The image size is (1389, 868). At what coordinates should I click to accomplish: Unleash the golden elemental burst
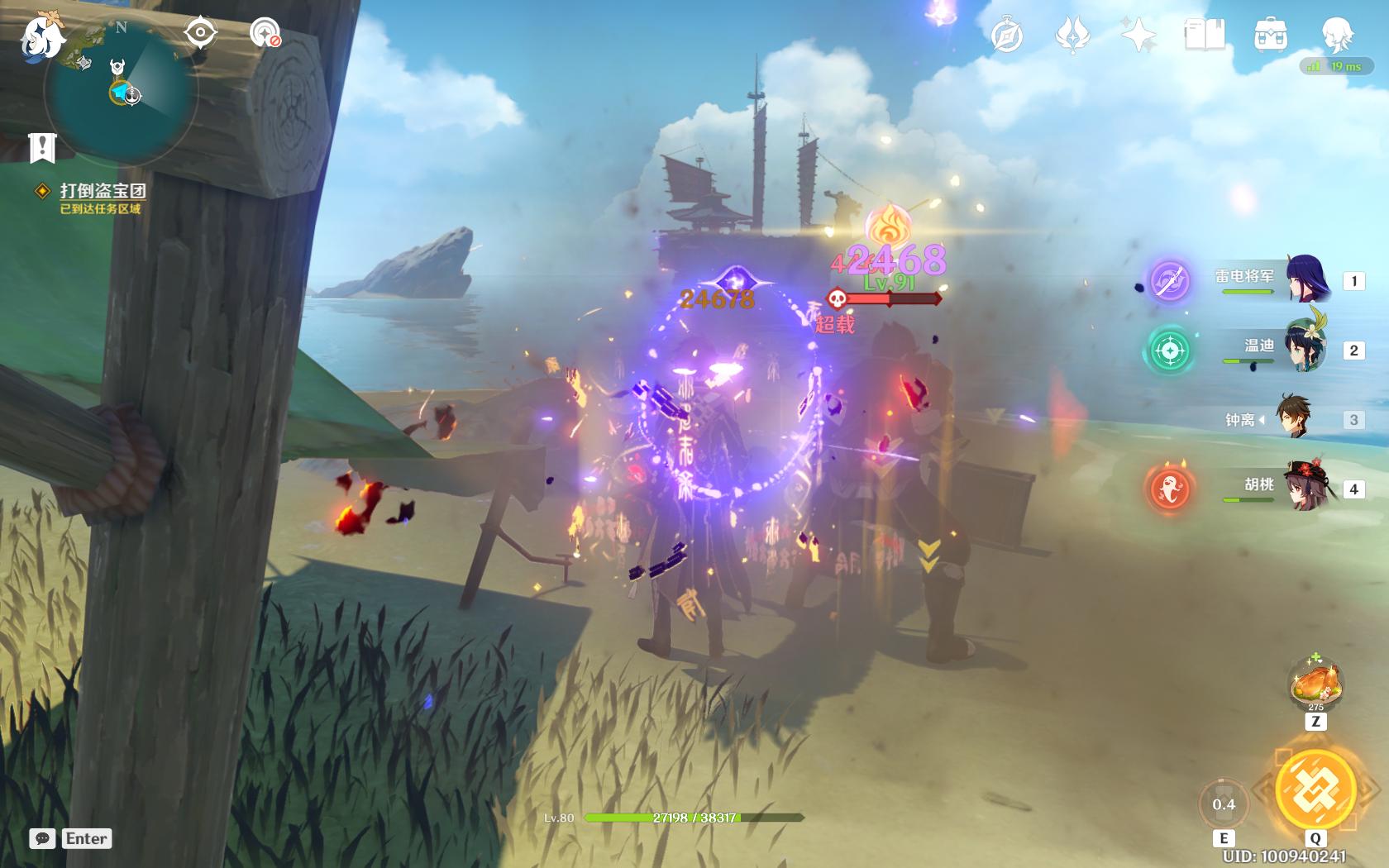[1315, 789]
